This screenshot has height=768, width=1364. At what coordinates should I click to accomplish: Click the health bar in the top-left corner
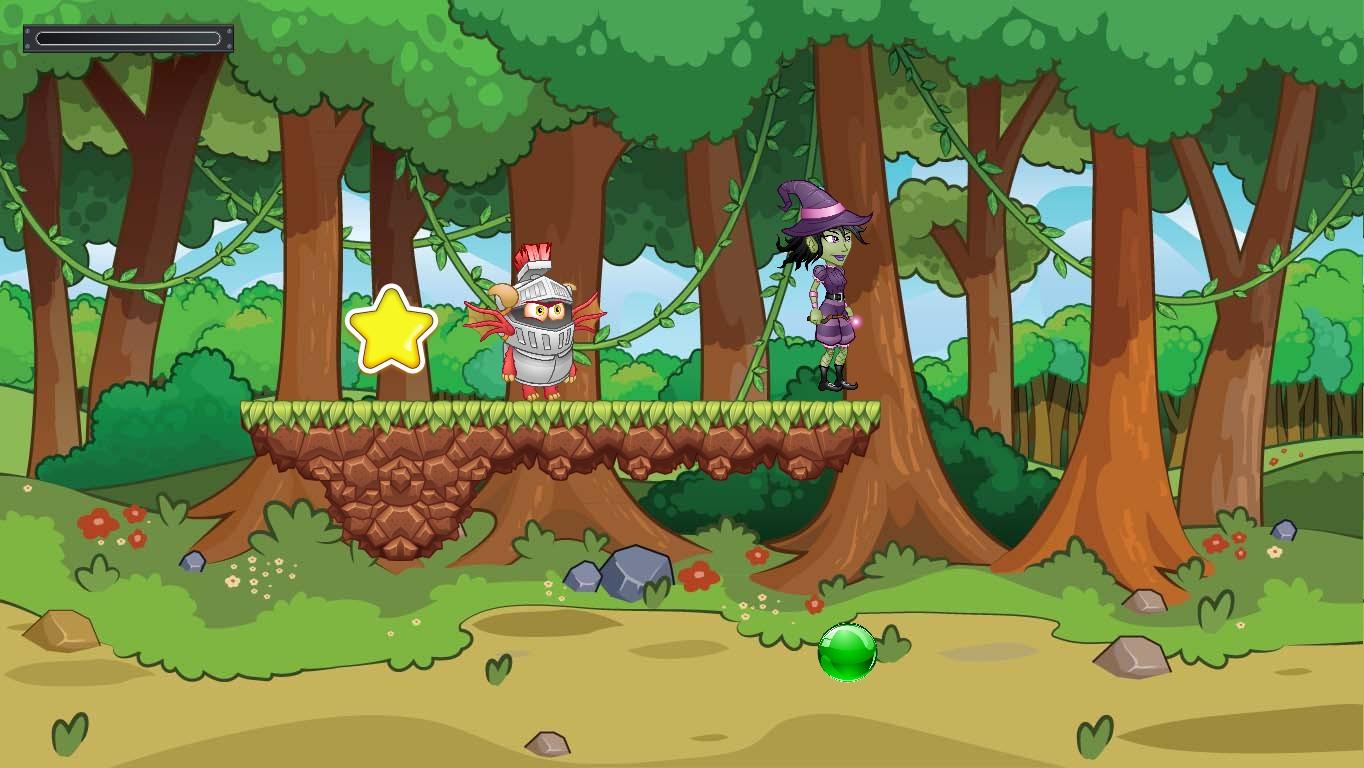[x=128, y=37]
